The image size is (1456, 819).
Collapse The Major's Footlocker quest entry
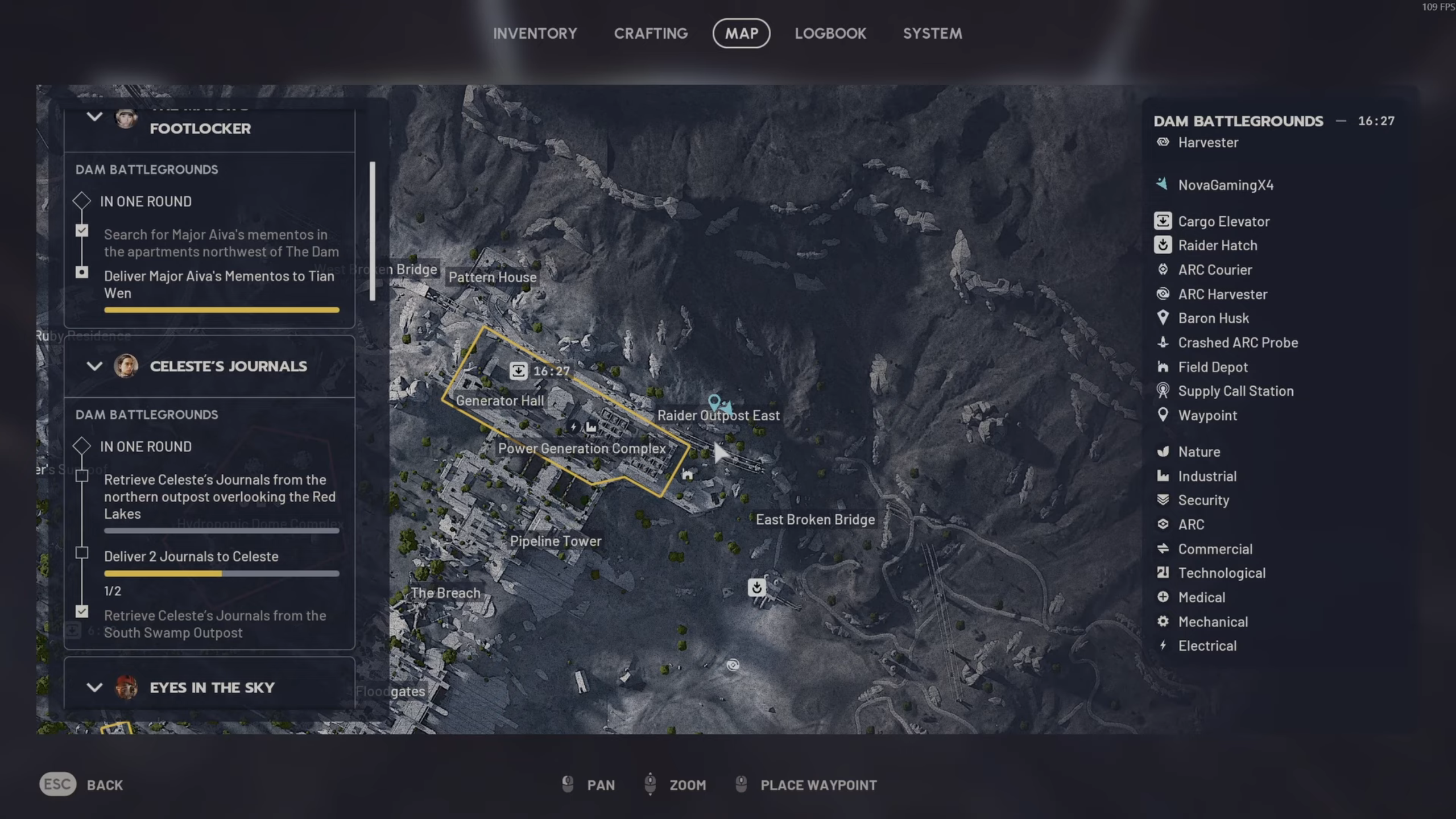point(95,117)
